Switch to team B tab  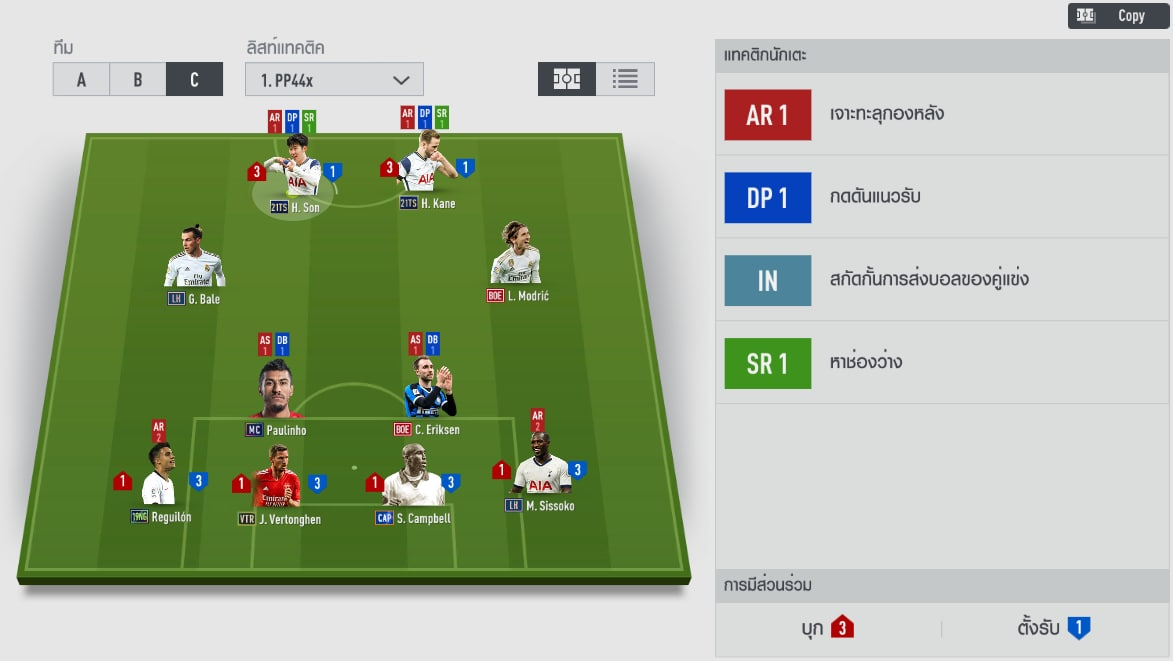[138, 80]
